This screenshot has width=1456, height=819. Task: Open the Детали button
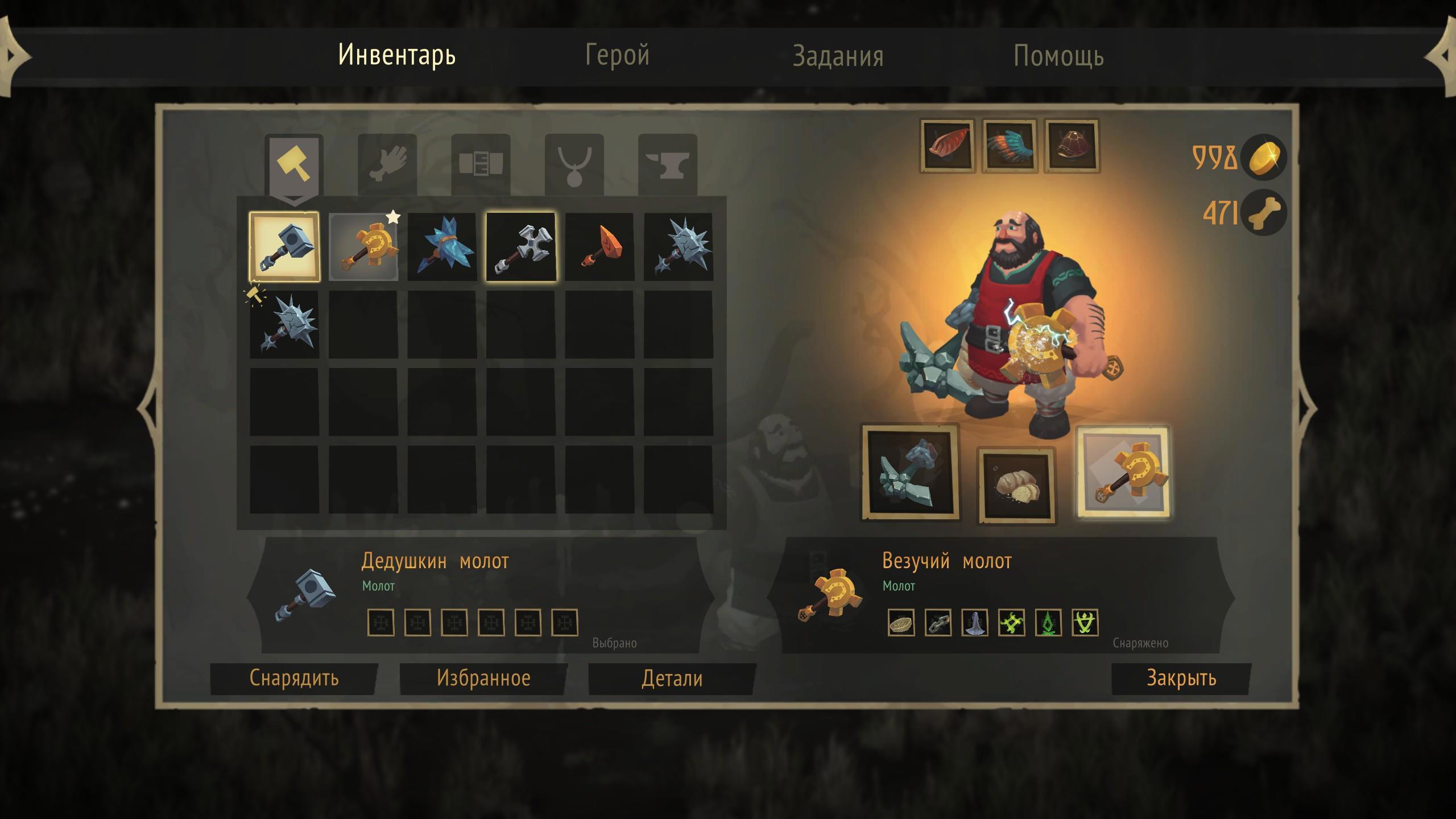pyautogui.click(x=672, y=679)
